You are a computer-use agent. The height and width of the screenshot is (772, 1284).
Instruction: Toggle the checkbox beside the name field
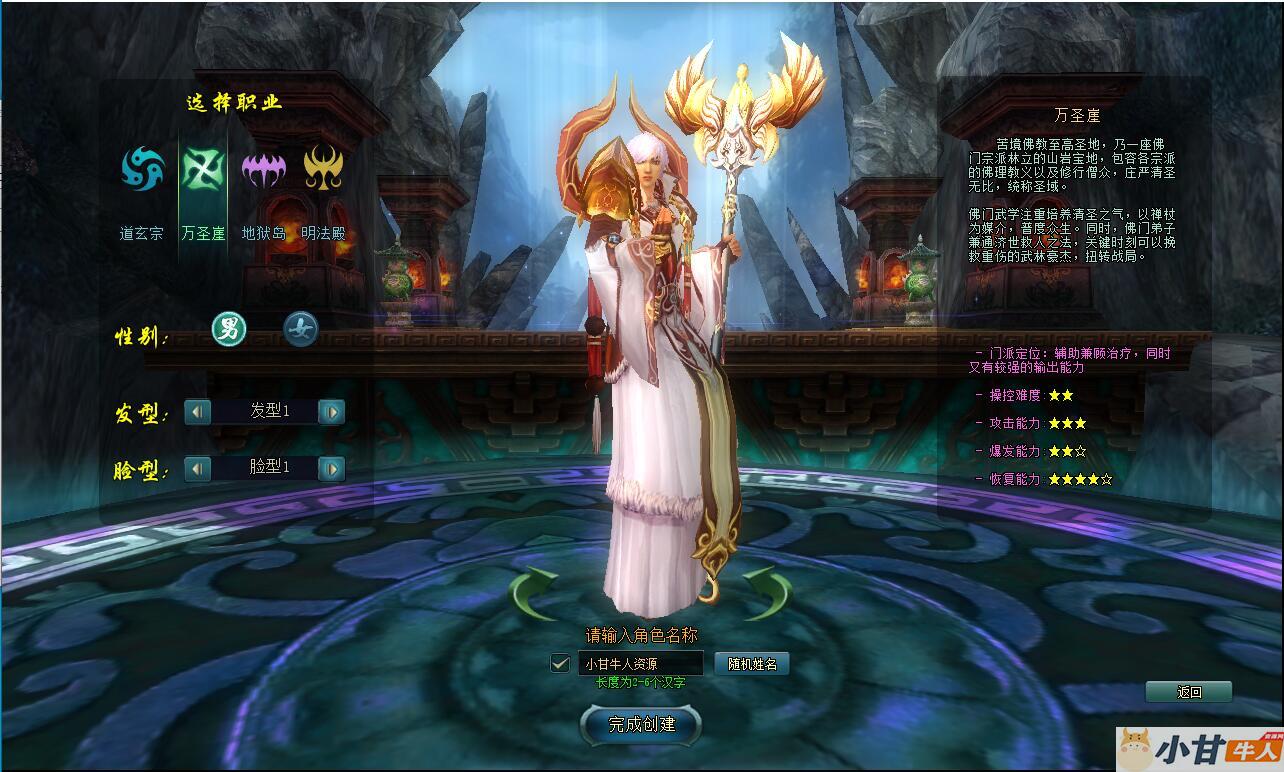pos(560,663)
